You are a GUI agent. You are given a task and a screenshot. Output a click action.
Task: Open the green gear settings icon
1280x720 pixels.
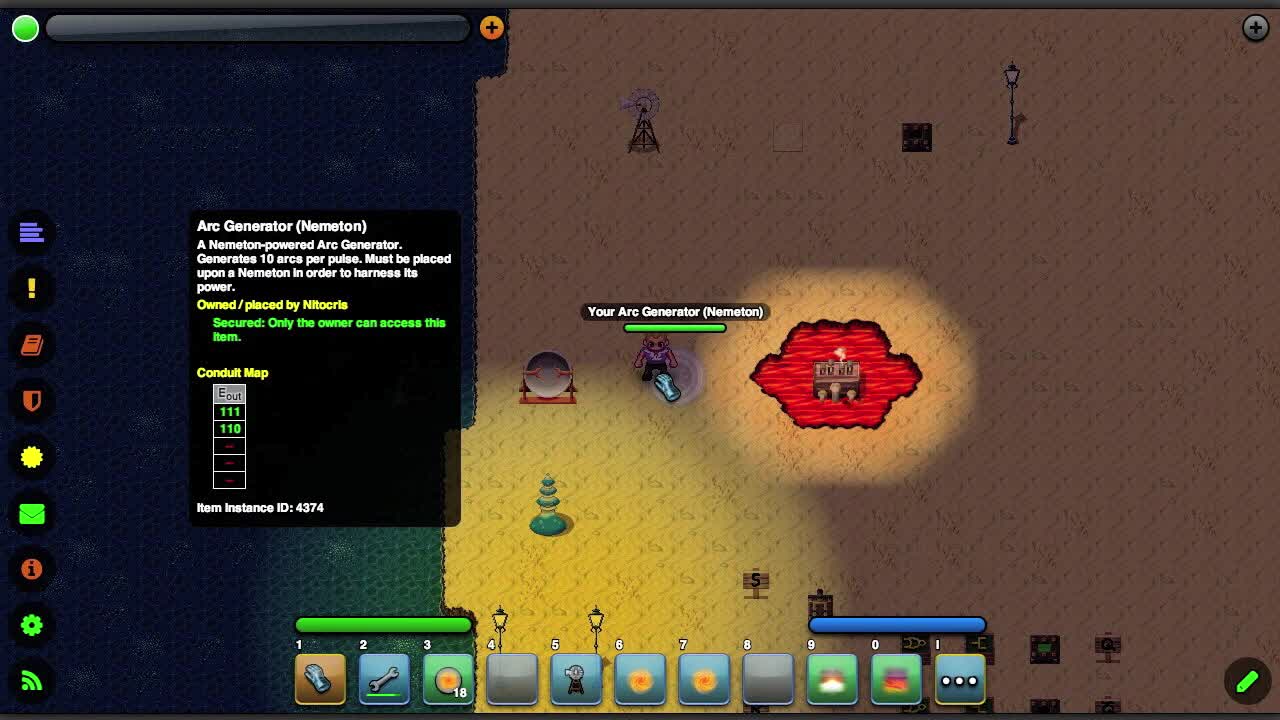pos(32,625)
